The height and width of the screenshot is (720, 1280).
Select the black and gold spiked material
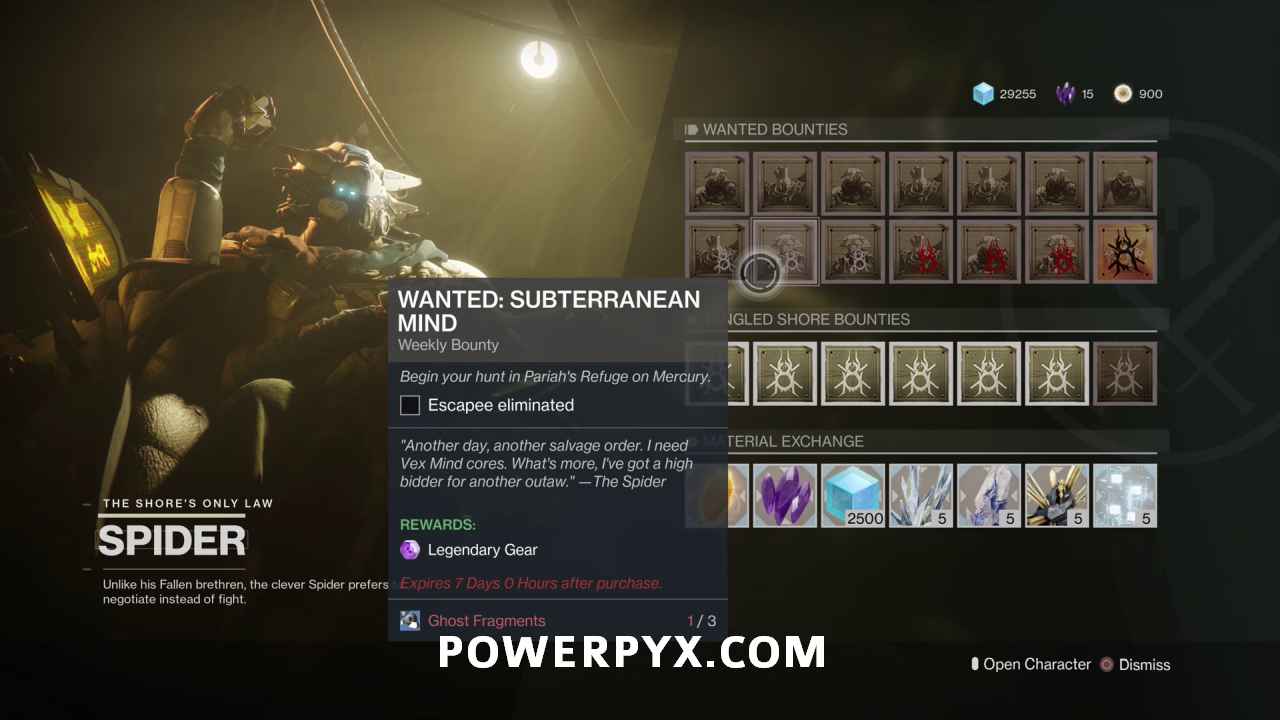(1057, 495)
